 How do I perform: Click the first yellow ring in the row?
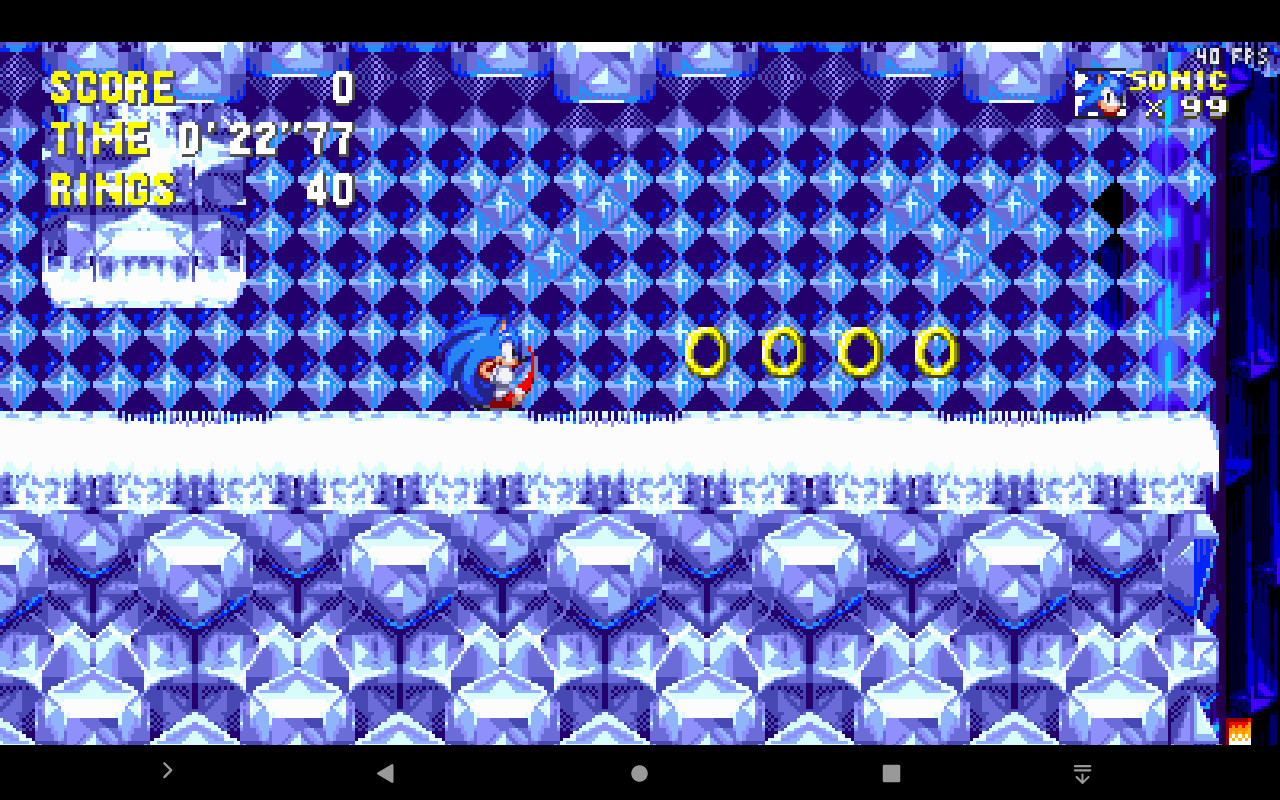(708, 352)
